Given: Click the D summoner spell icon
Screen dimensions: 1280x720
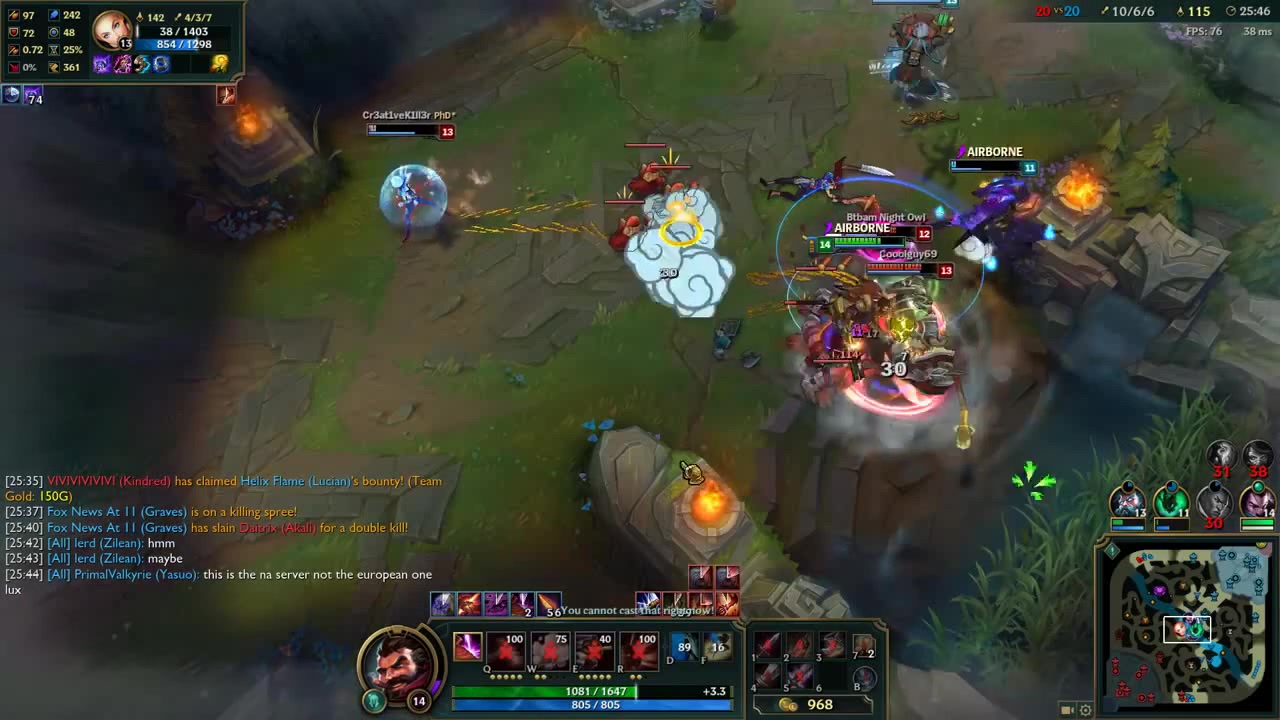Looking at the screenshot, I should pyautogui.click(x=686, y=645).
